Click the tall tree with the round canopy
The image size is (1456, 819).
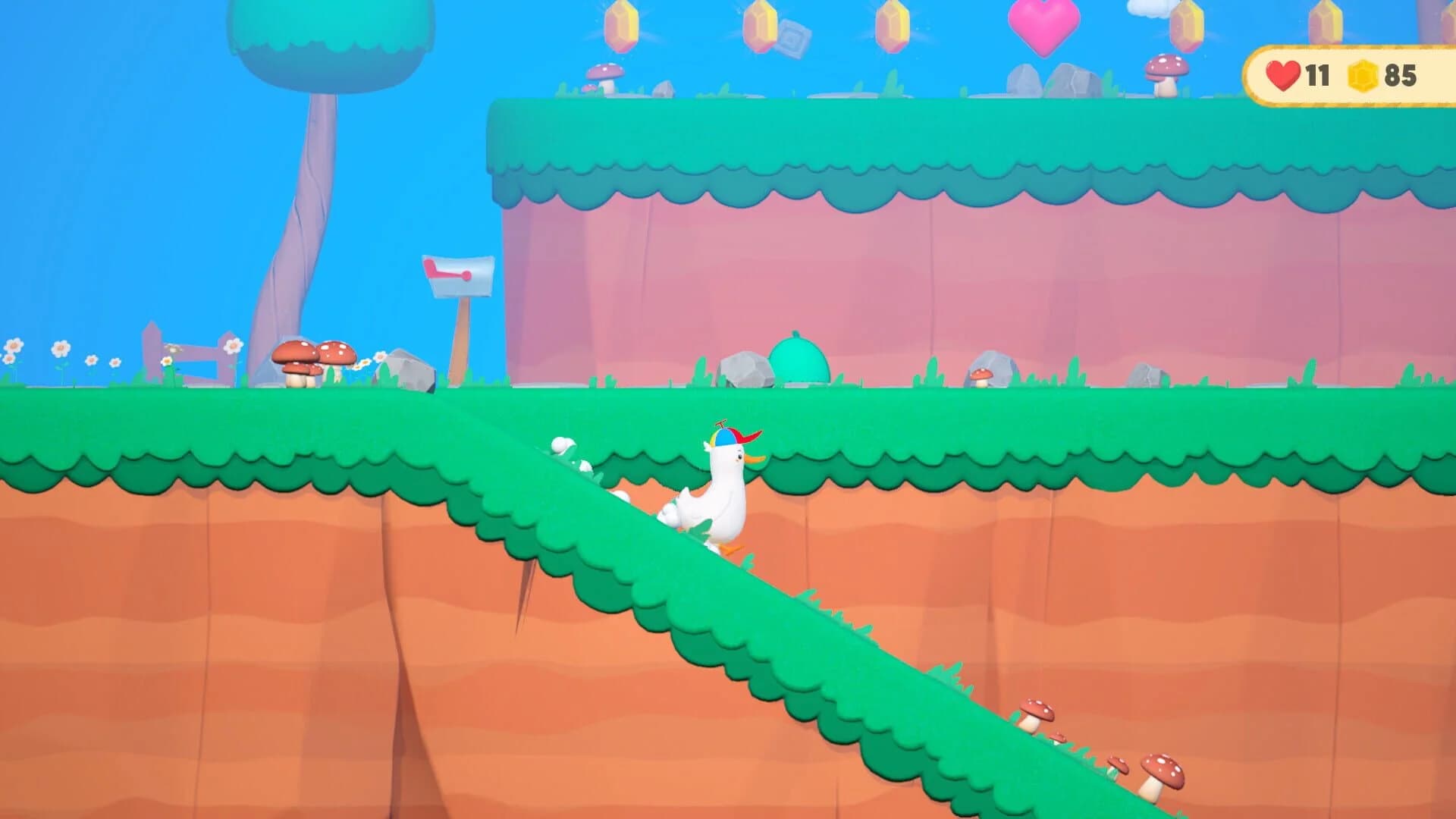tap(326, 45)
